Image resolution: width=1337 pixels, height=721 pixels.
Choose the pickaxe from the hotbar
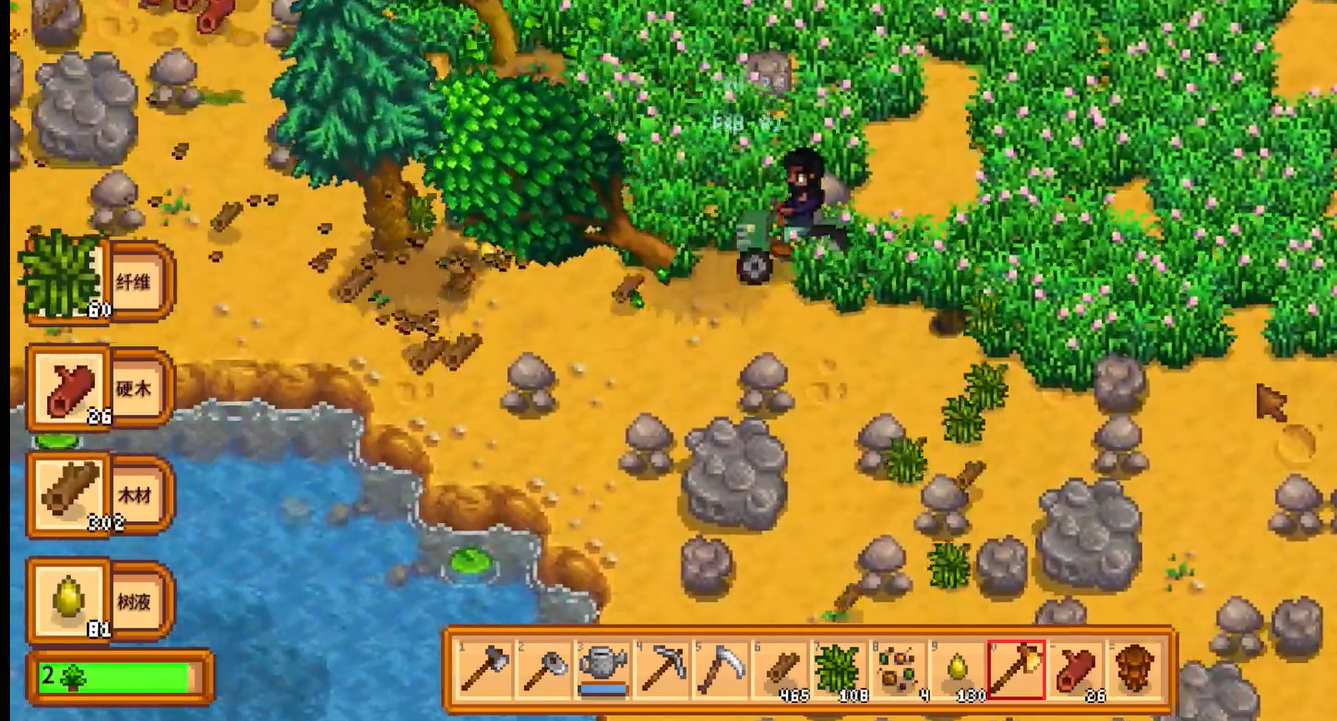663,668
